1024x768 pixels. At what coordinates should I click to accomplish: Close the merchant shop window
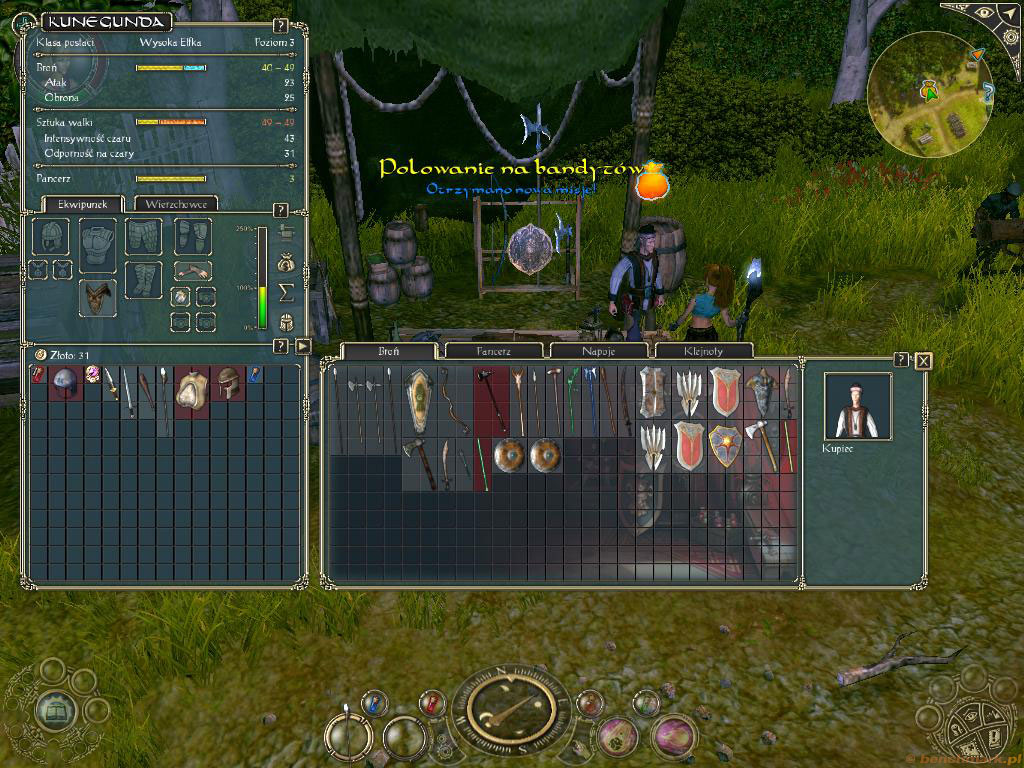click(x=923, y=361)
